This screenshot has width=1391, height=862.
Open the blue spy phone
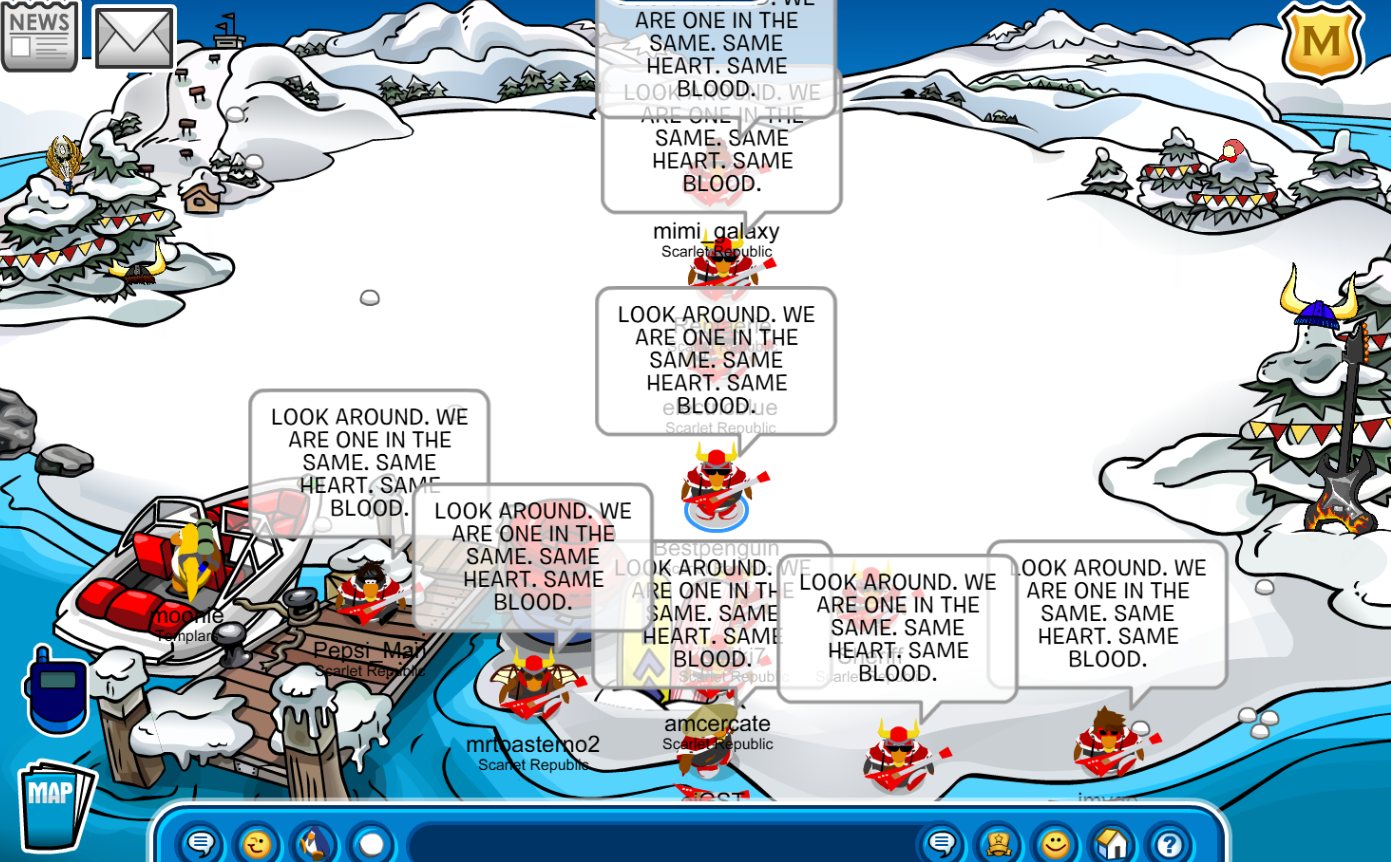tap(55, 689)
